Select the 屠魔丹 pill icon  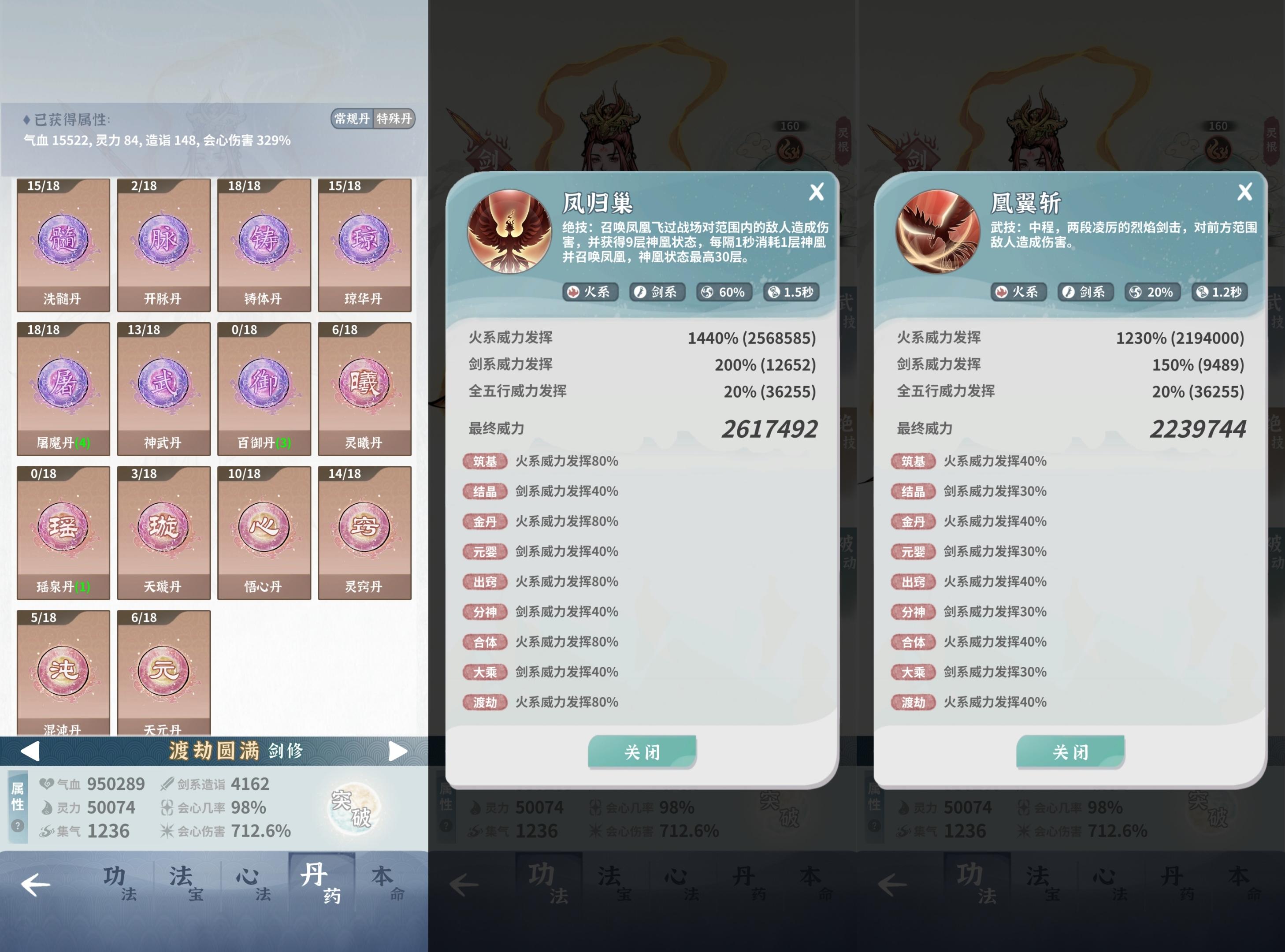63,386
